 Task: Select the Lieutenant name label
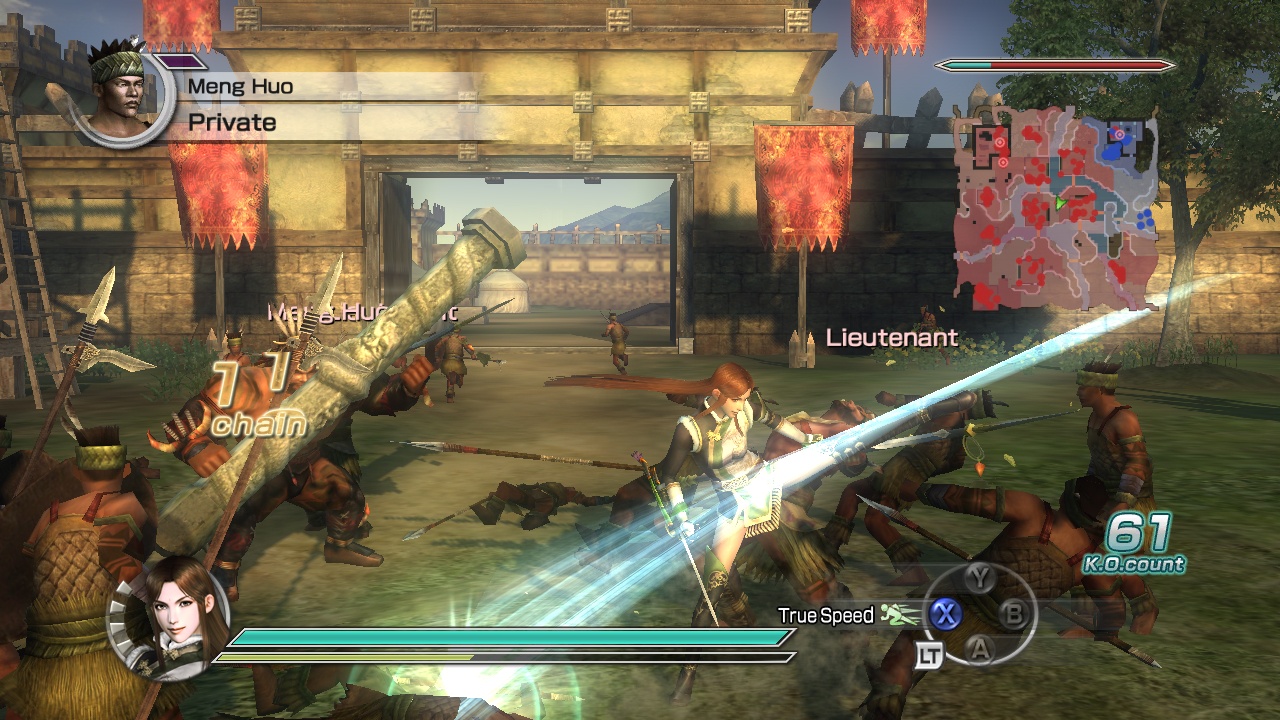click(892, 338)
